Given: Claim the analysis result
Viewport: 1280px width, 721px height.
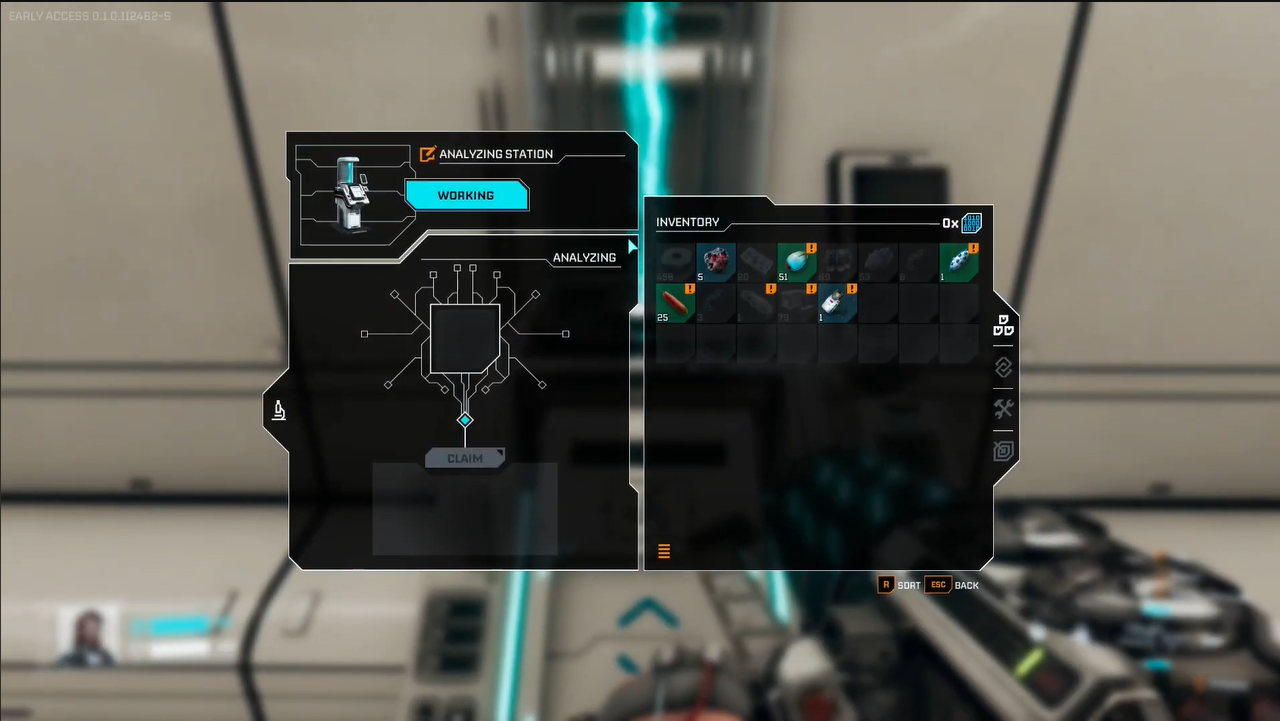Looking at the screenshot, I should point(465,458).
